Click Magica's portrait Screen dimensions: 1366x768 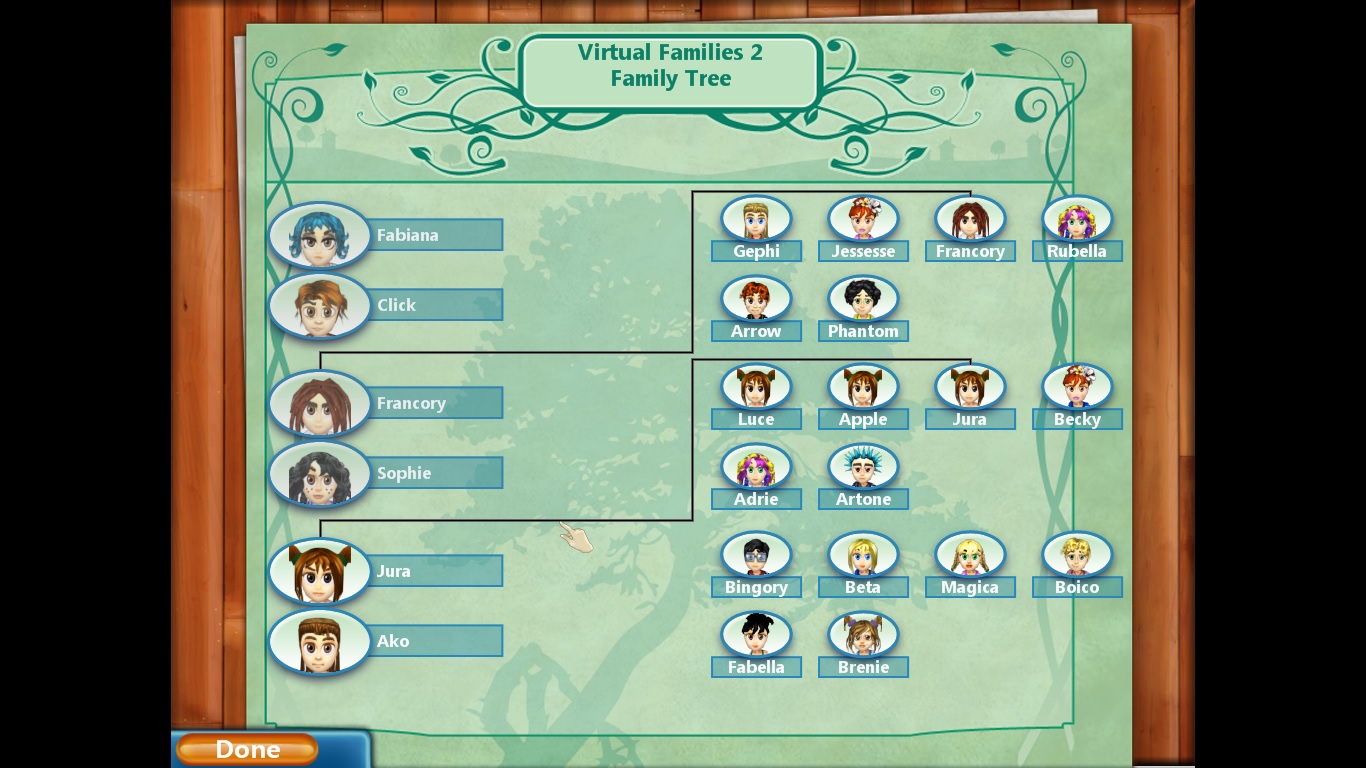[x=970, y=555]
